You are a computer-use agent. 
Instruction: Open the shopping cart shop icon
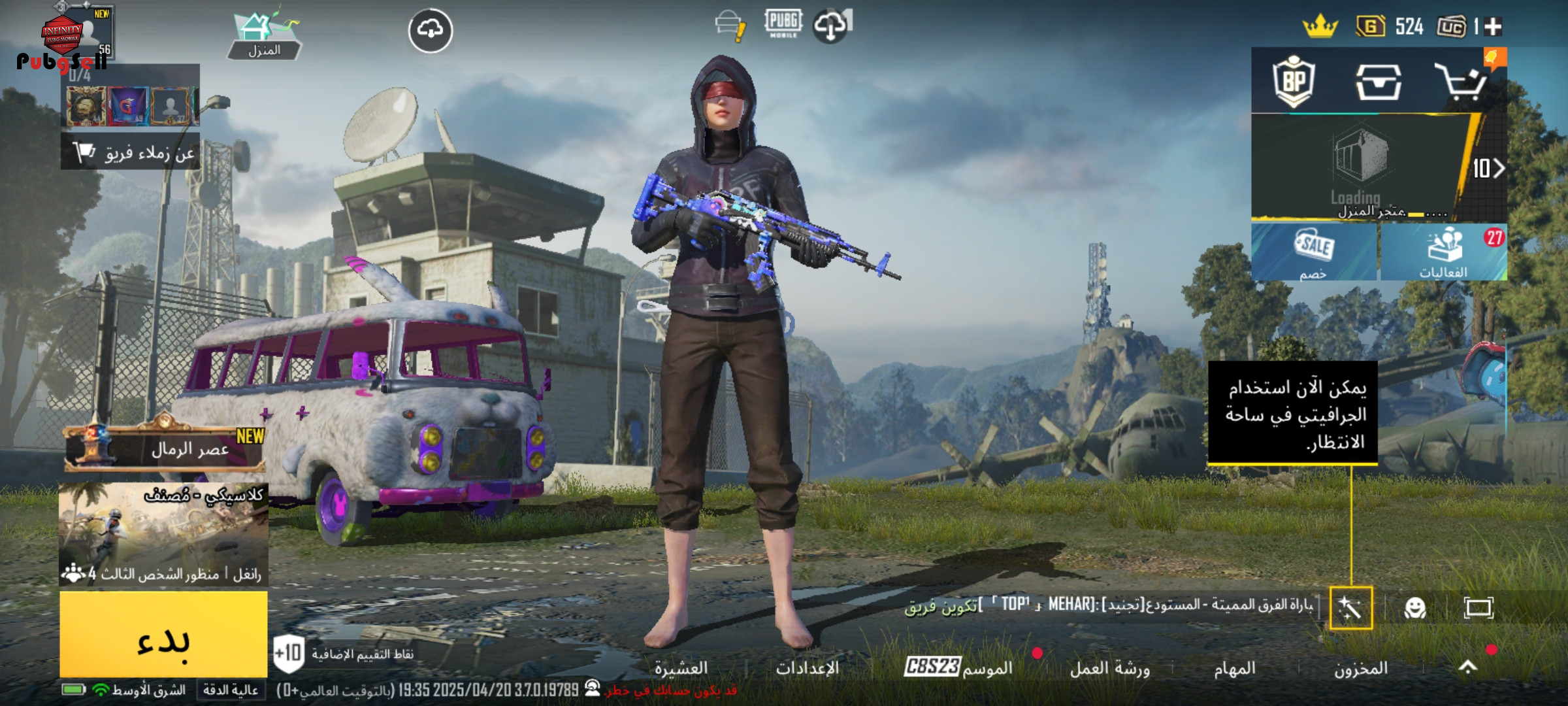[1461, 82]
